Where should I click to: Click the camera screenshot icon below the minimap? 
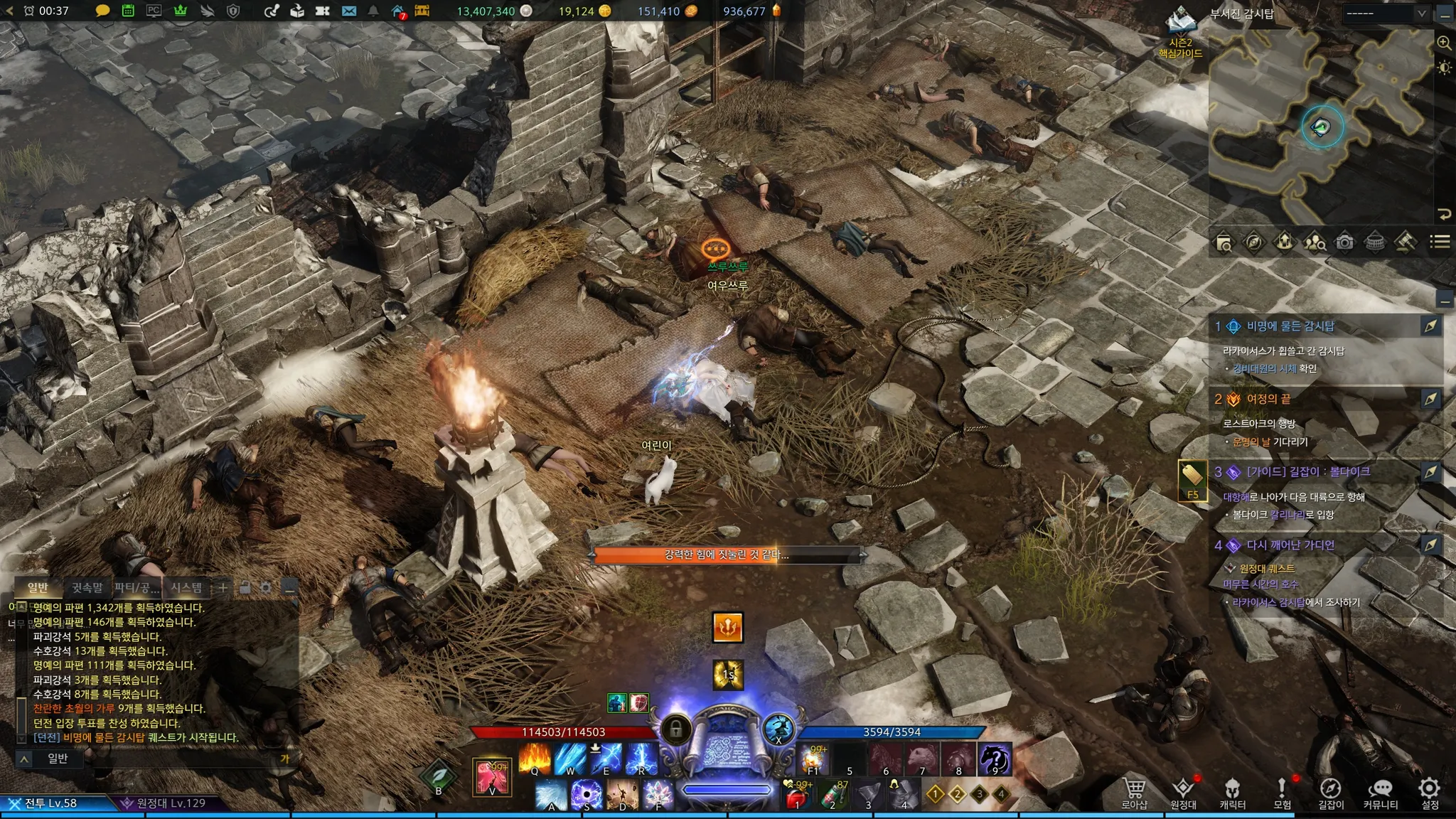click(1344, 242)
